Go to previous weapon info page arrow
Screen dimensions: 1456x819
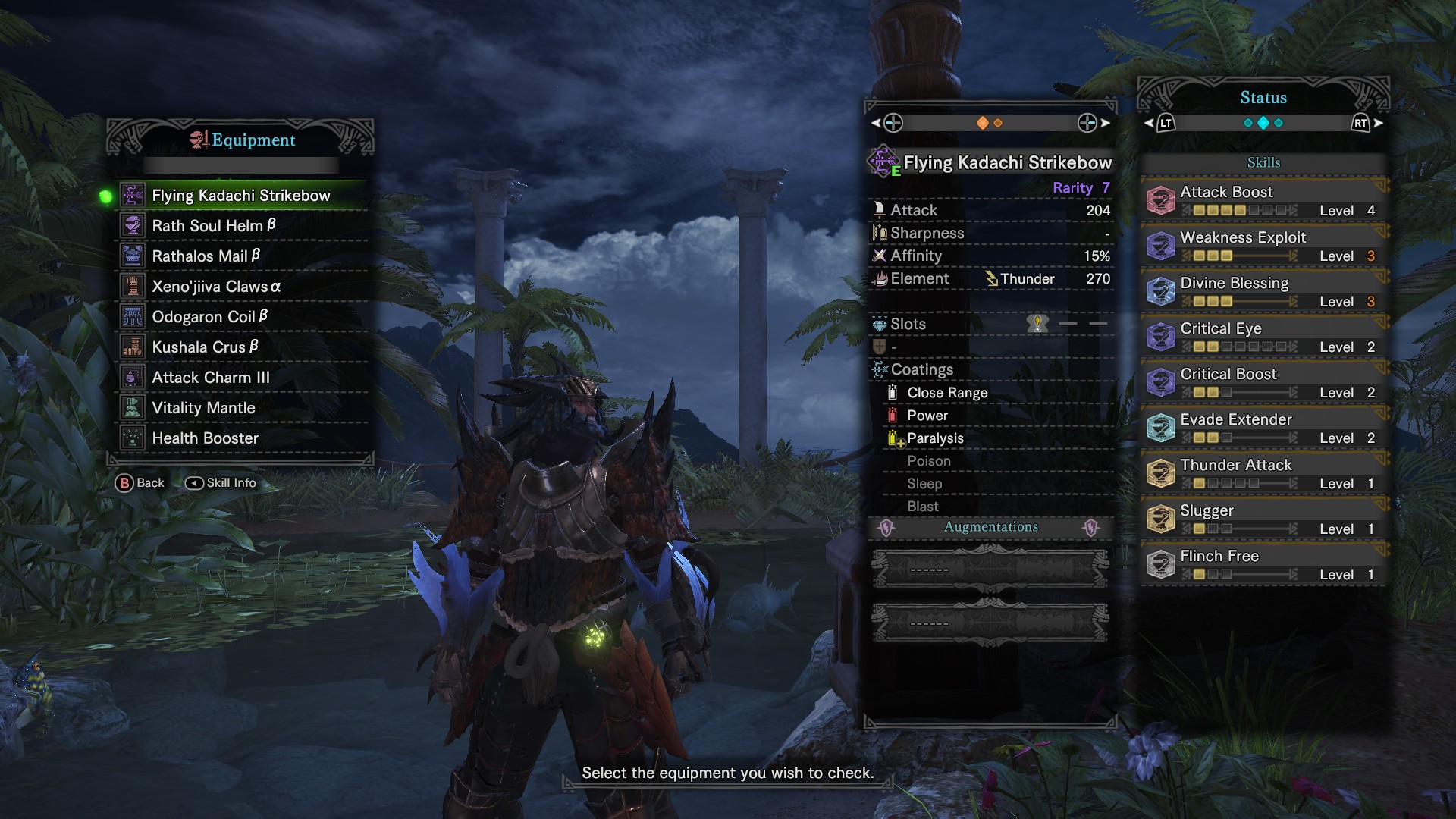(876, 123)
